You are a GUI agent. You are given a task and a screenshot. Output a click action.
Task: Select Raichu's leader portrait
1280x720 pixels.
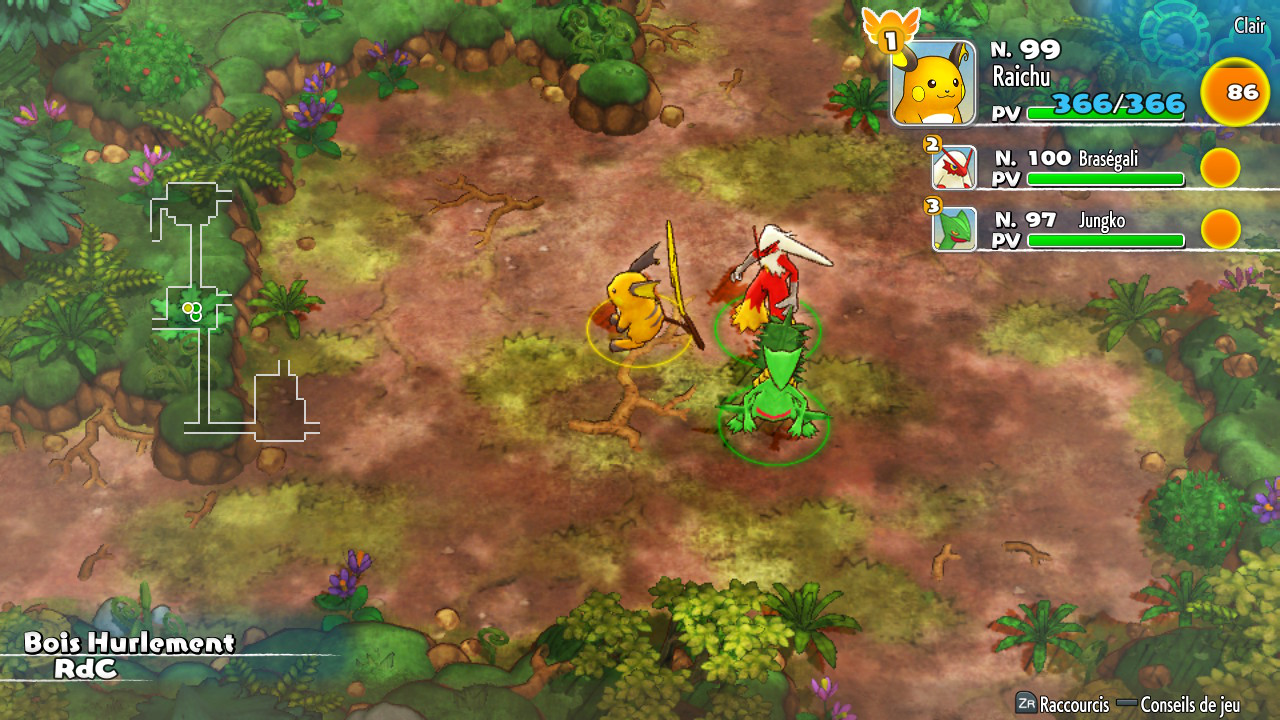pos(933,83)
